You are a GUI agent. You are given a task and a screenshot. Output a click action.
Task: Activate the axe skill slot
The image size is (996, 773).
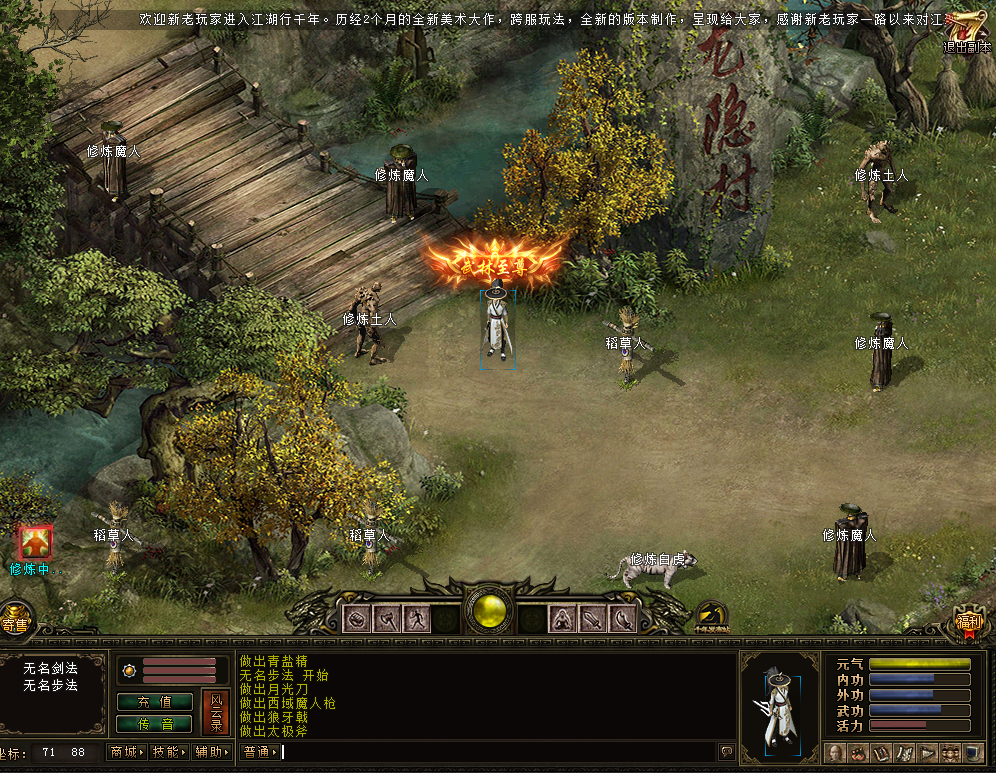(x=386, y=619)
